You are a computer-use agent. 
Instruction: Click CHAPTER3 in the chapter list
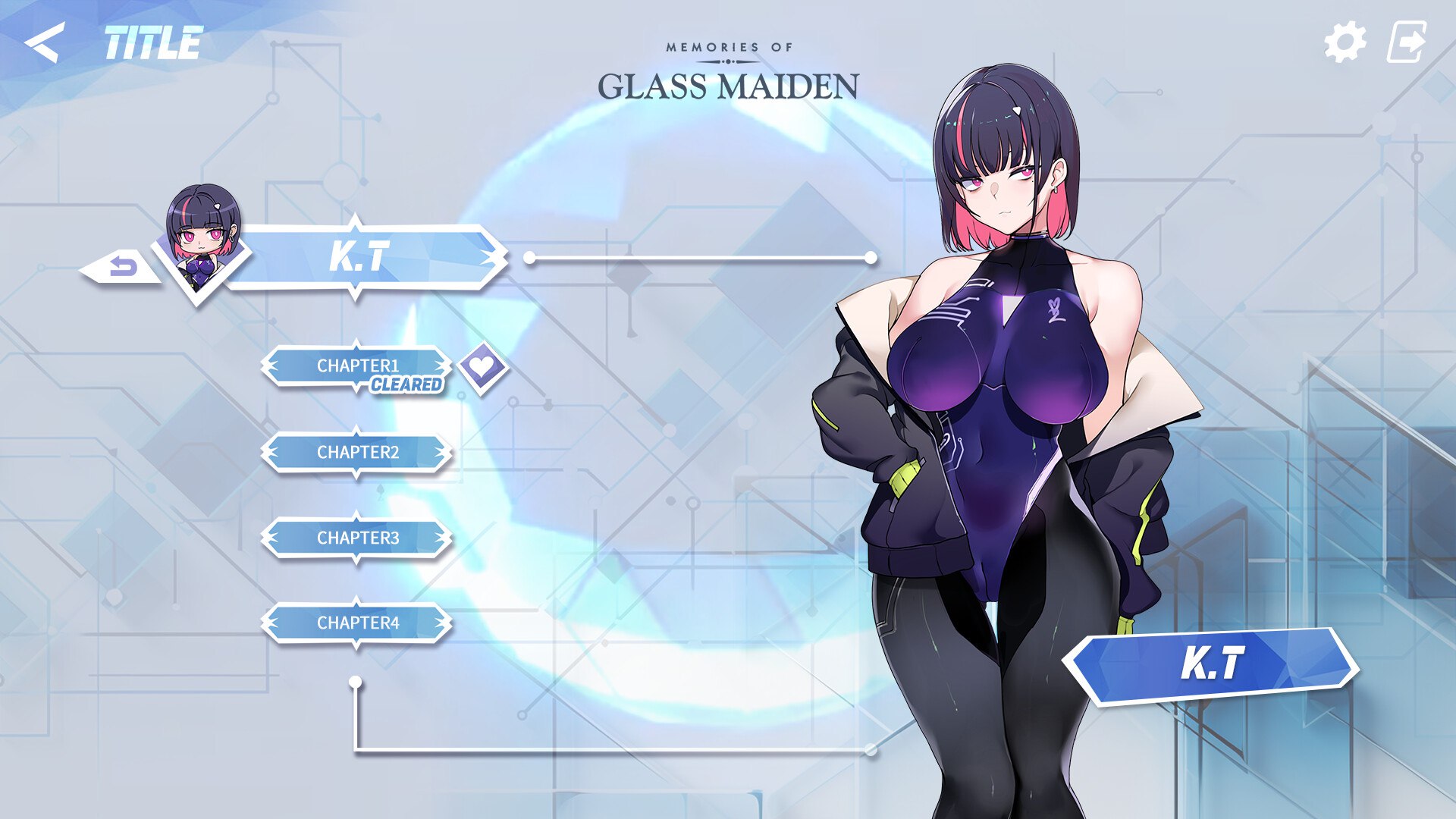click(356, 537)
